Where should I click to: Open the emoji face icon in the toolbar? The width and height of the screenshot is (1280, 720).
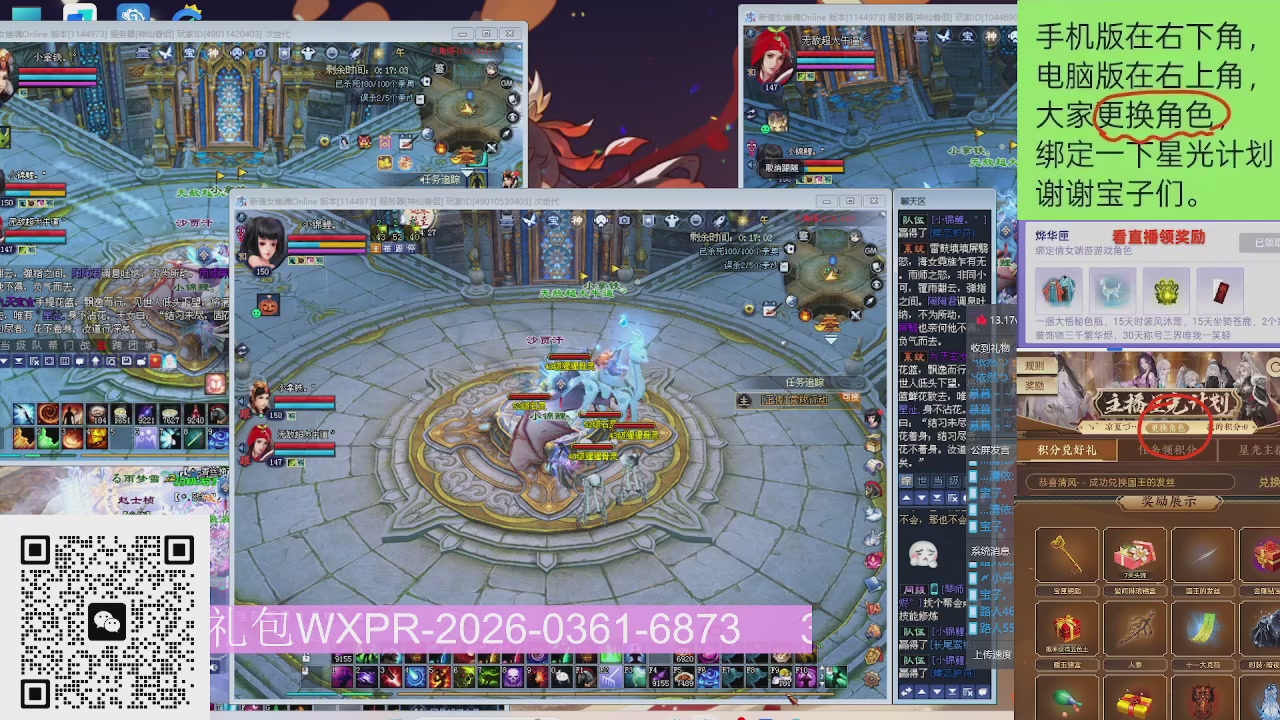point(694,219)
